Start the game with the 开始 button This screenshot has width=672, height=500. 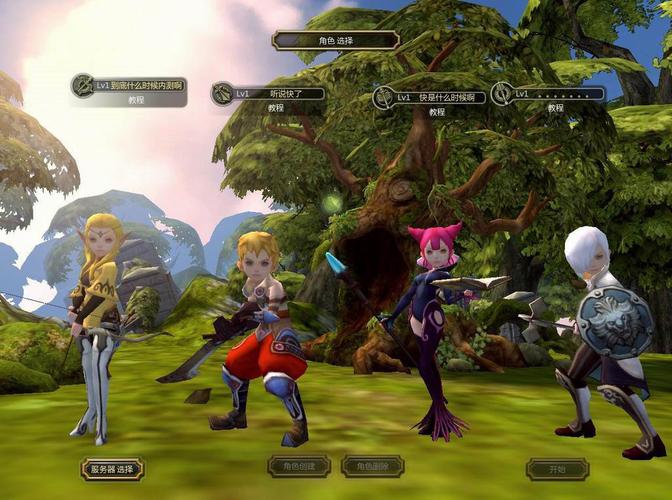(x=557, y=469)
